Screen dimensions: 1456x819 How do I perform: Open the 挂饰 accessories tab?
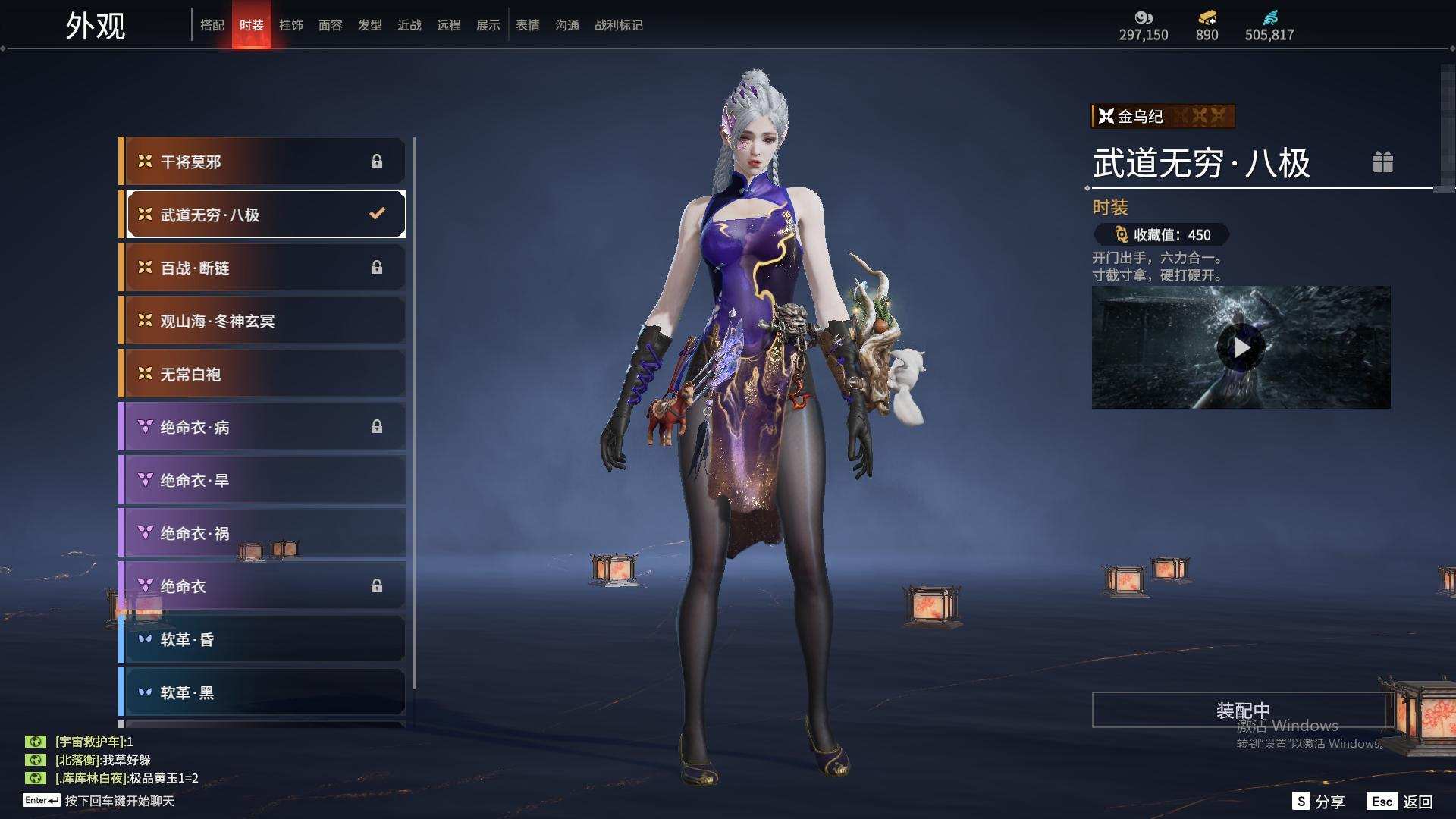[x=290, y=25]
